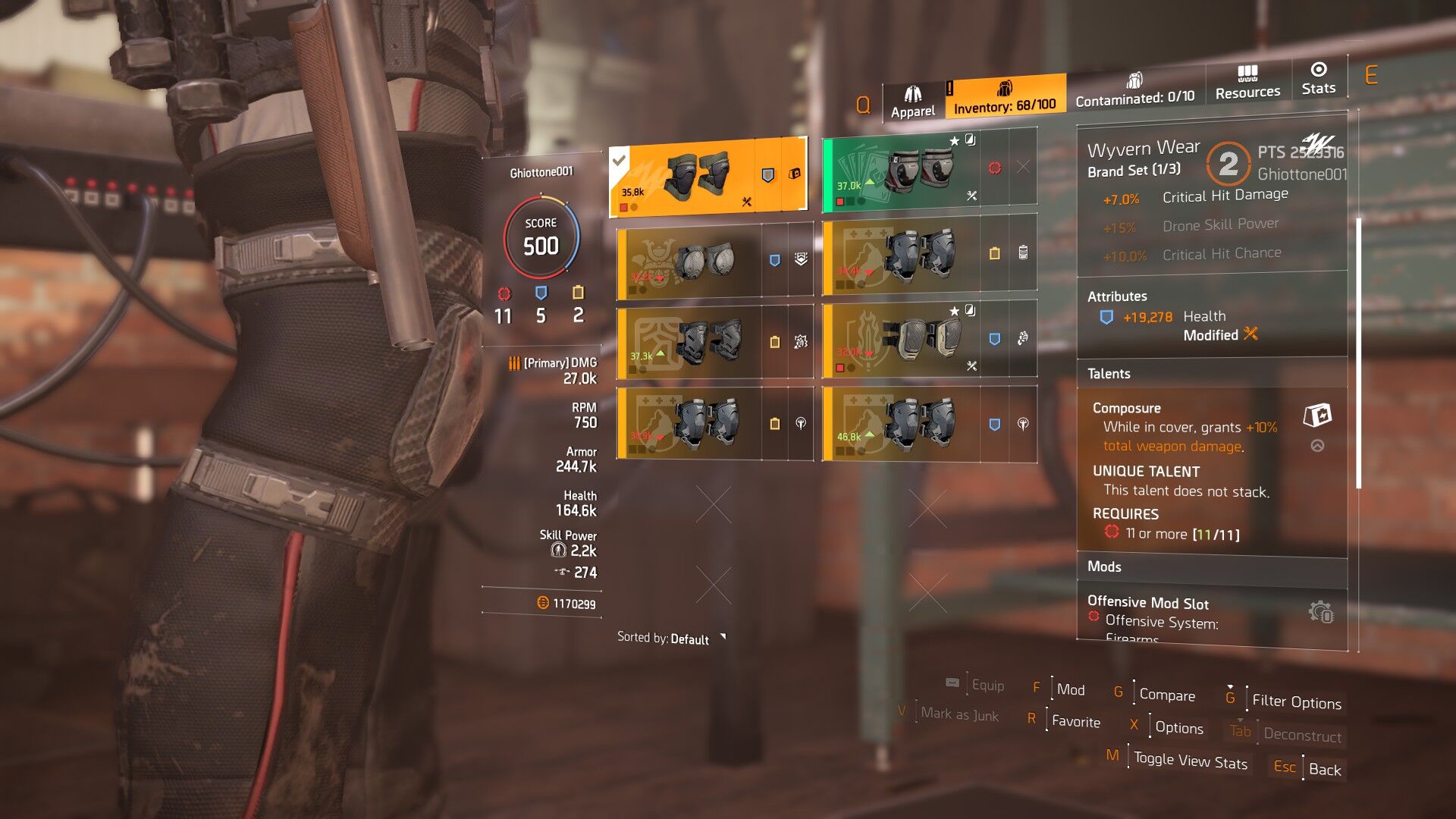Open the Apparel tab
The width and height of the screenshot is (1456, 819).
[913, 102]
